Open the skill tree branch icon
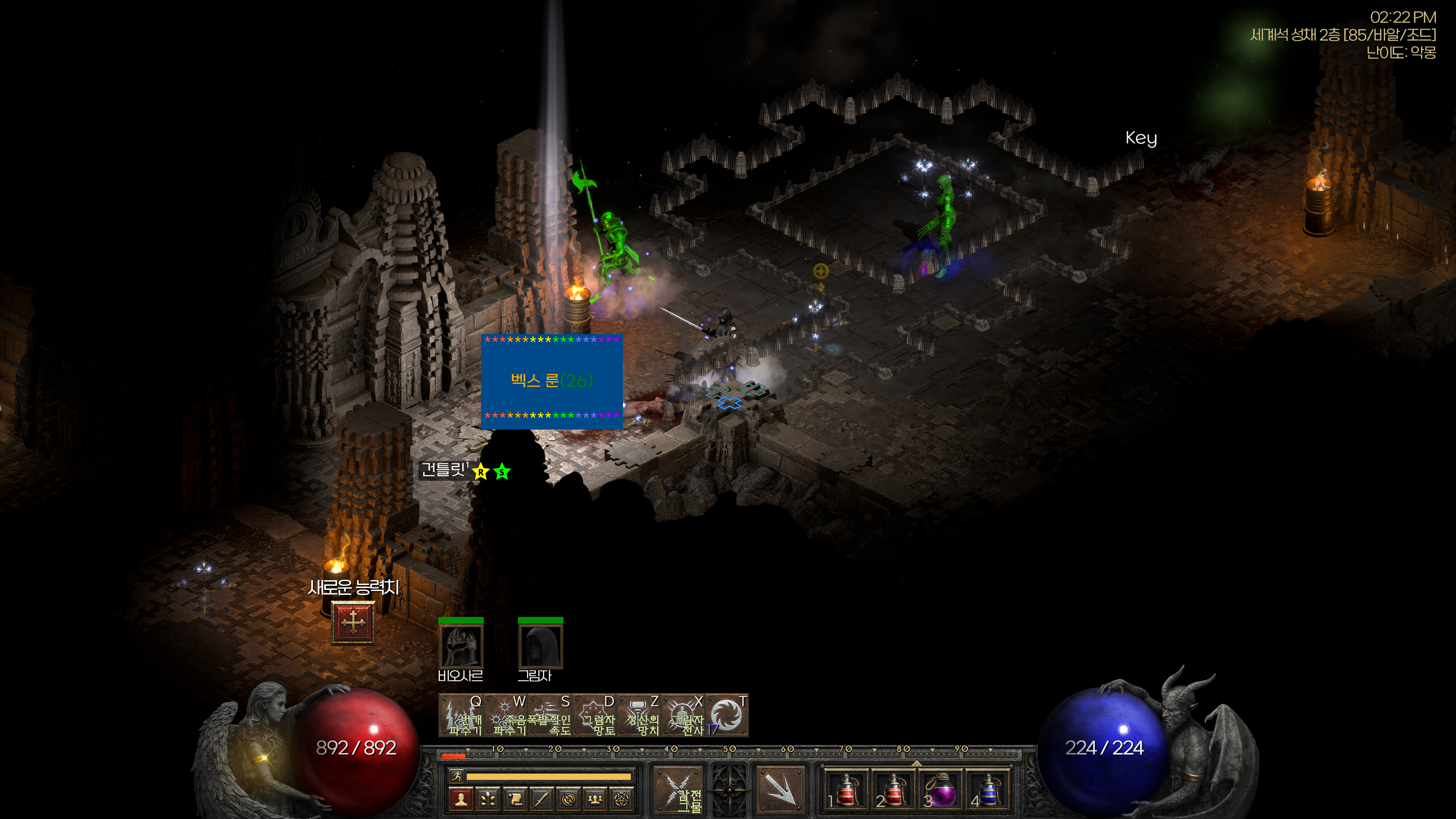Image resolution: width=1456 pixels, height=819 pixels. click(488, 799)
